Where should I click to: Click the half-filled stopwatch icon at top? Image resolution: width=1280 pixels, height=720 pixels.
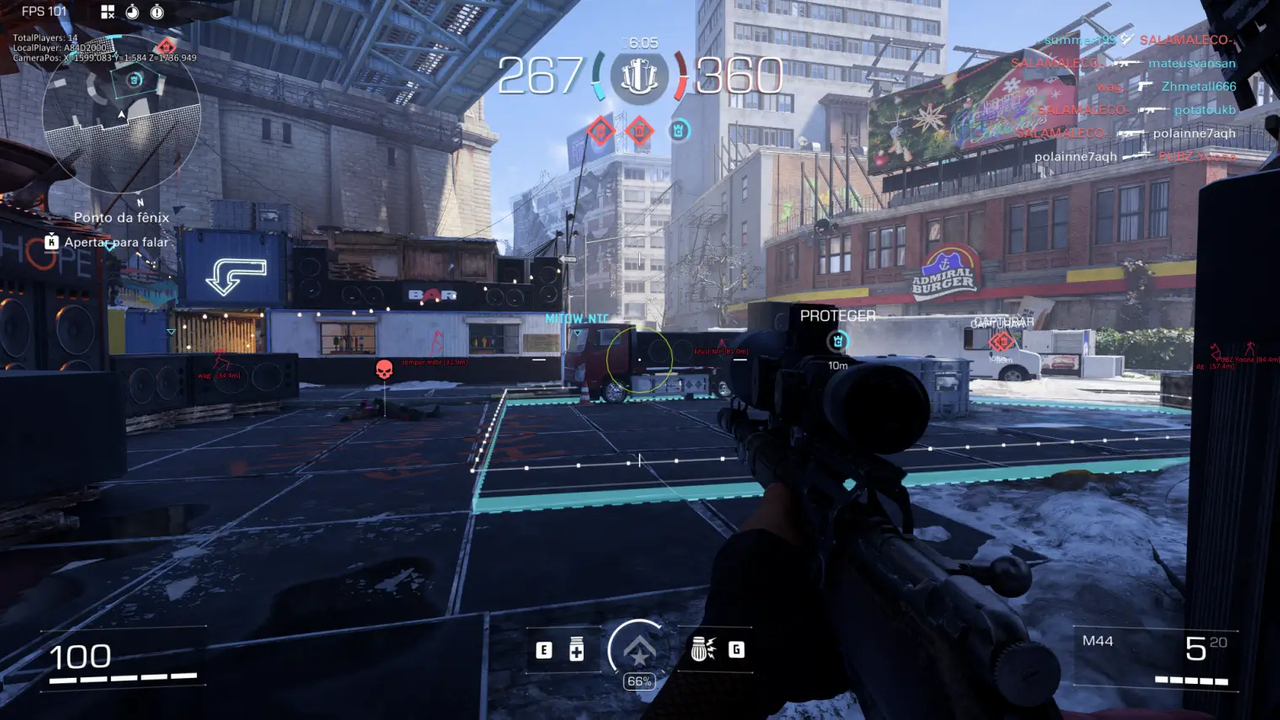tap(132, 12)
